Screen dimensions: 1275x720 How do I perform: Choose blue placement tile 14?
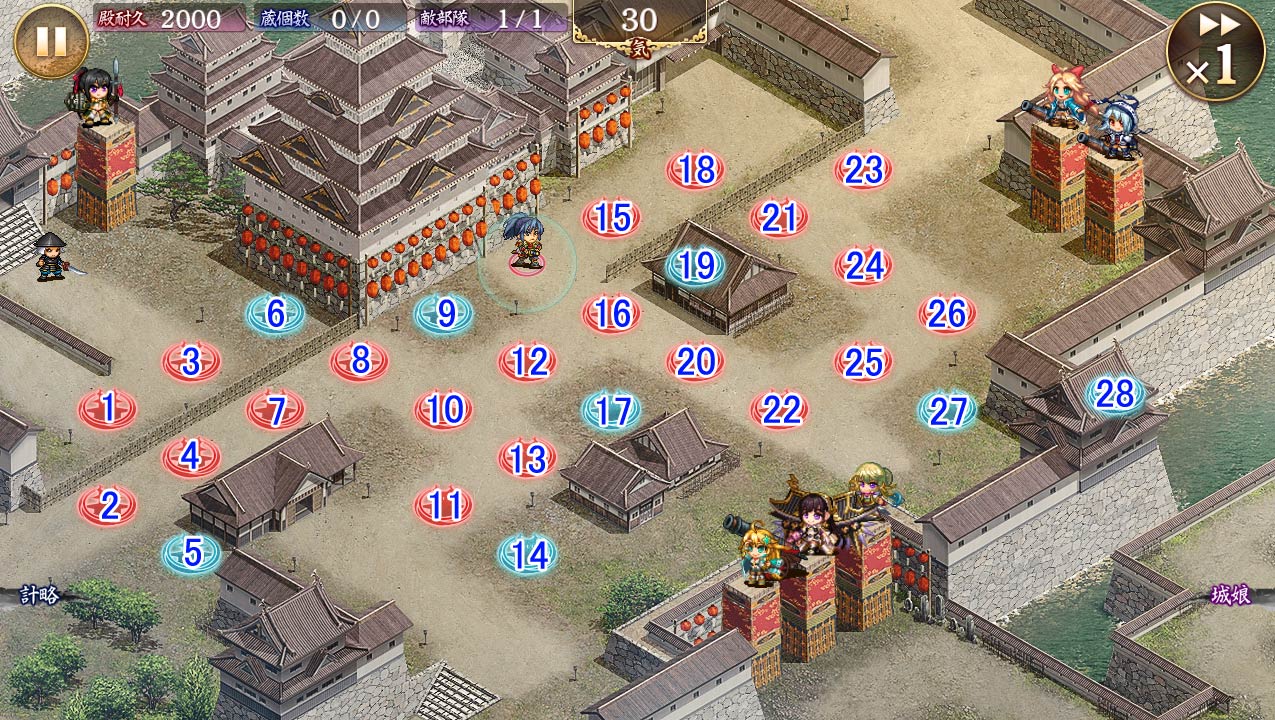click(528, 554)
